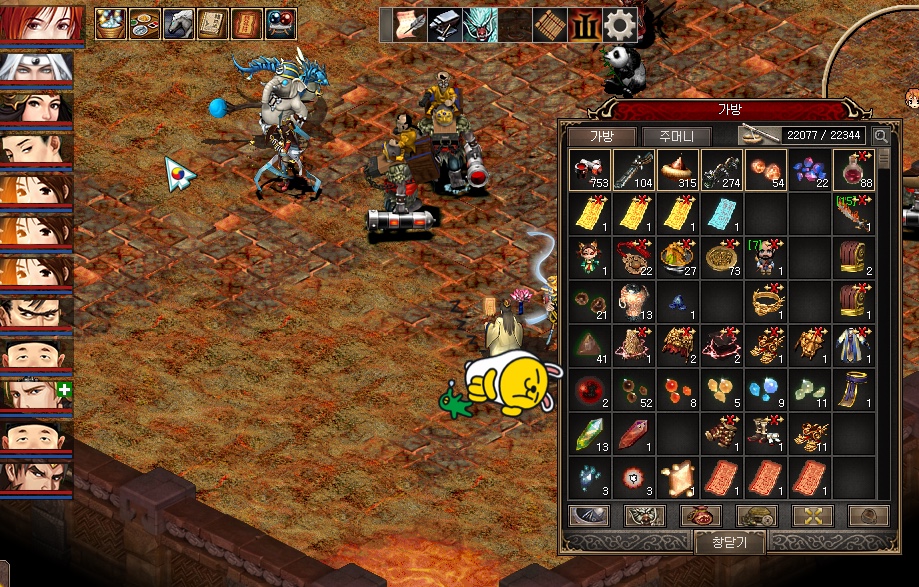This screenshot has width=919, height=587.
Task: Open the red and blue orbs icon
Action: click(280, 24)
